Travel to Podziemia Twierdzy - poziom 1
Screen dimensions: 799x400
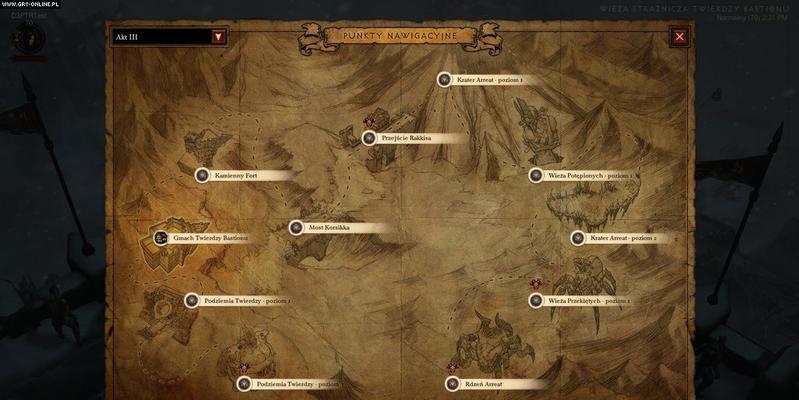pos(191,300)
